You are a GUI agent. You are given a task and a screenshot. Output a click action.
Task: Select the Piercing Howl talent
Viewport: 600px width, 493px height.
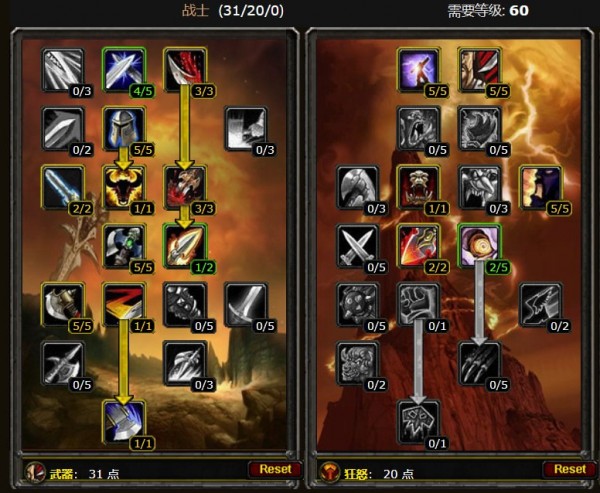pos(417,185)
